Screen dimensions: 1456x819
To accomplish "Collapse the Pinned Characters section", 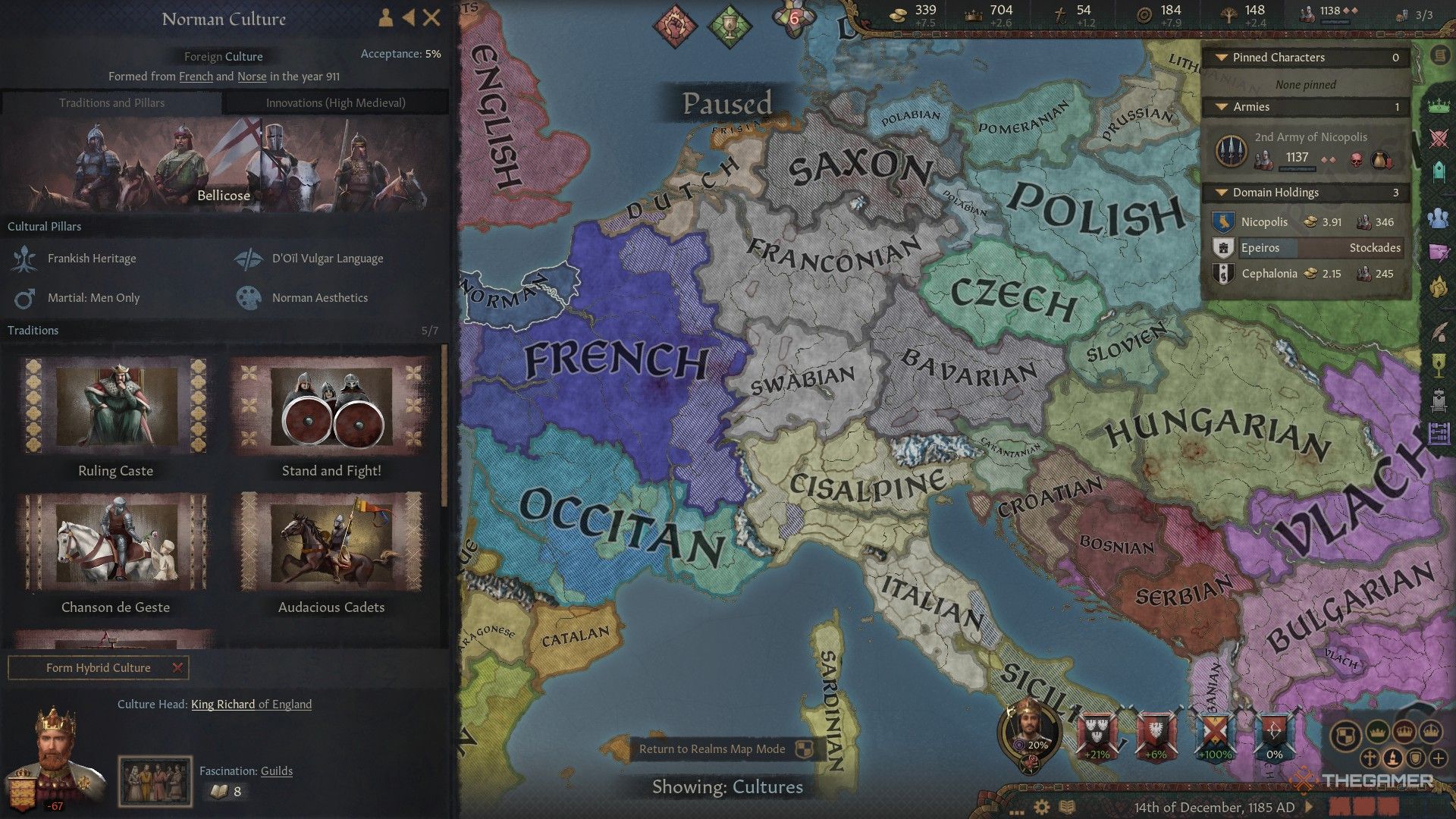I will 1222,58.
